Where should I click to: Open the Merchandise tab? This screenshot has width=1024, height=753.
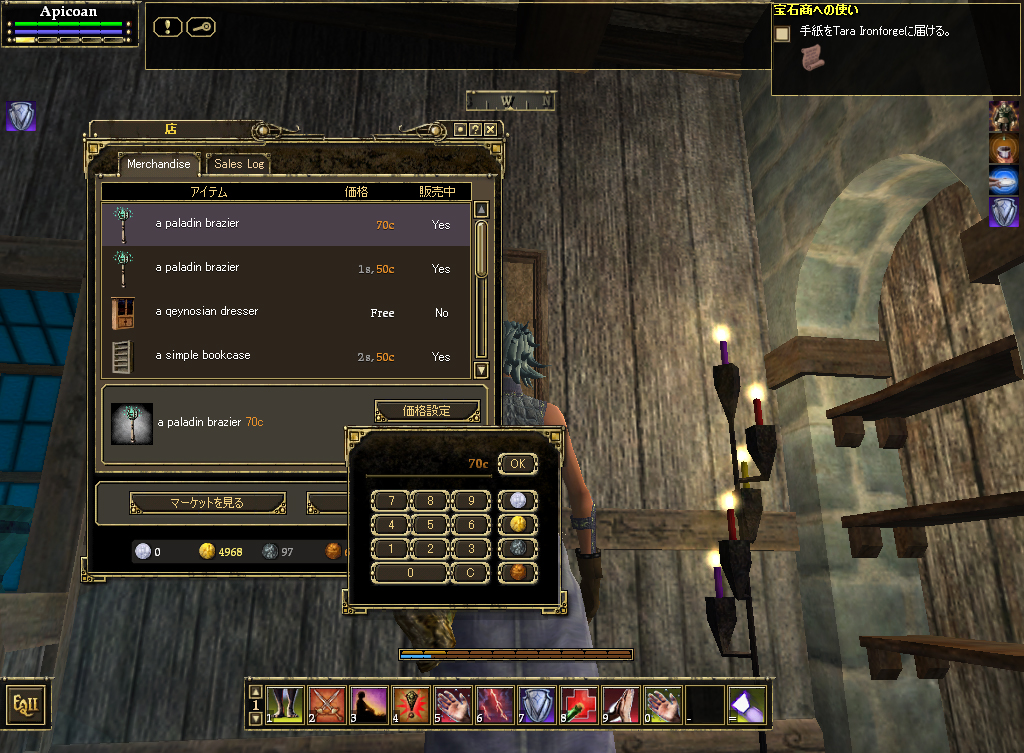[x=158, y=164]
